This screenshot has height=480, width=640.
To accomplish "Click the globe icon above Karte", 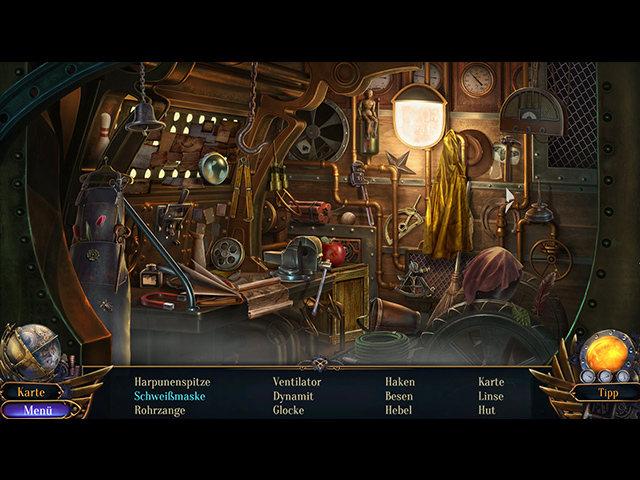I will [30, 350].
